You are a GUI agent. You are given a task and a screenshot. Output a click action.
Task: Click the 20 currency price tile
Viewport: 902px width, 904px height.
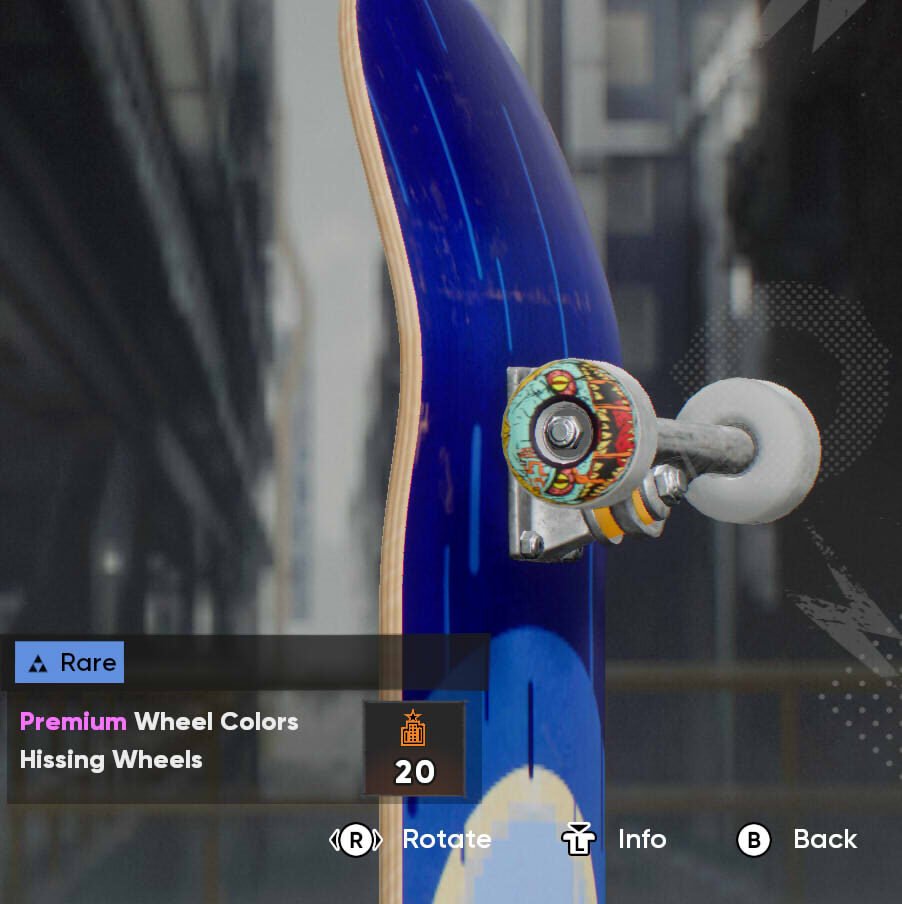point(414,749)
